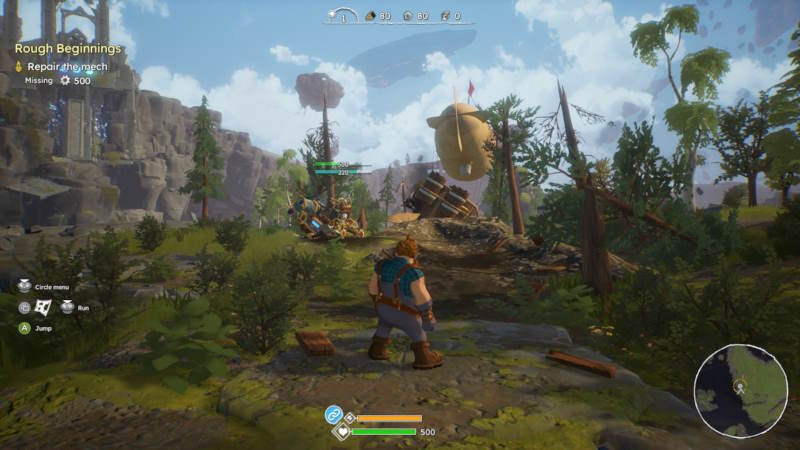800x450 pixels.
Task: Open the circular minimap
Action: coord(741,389)
